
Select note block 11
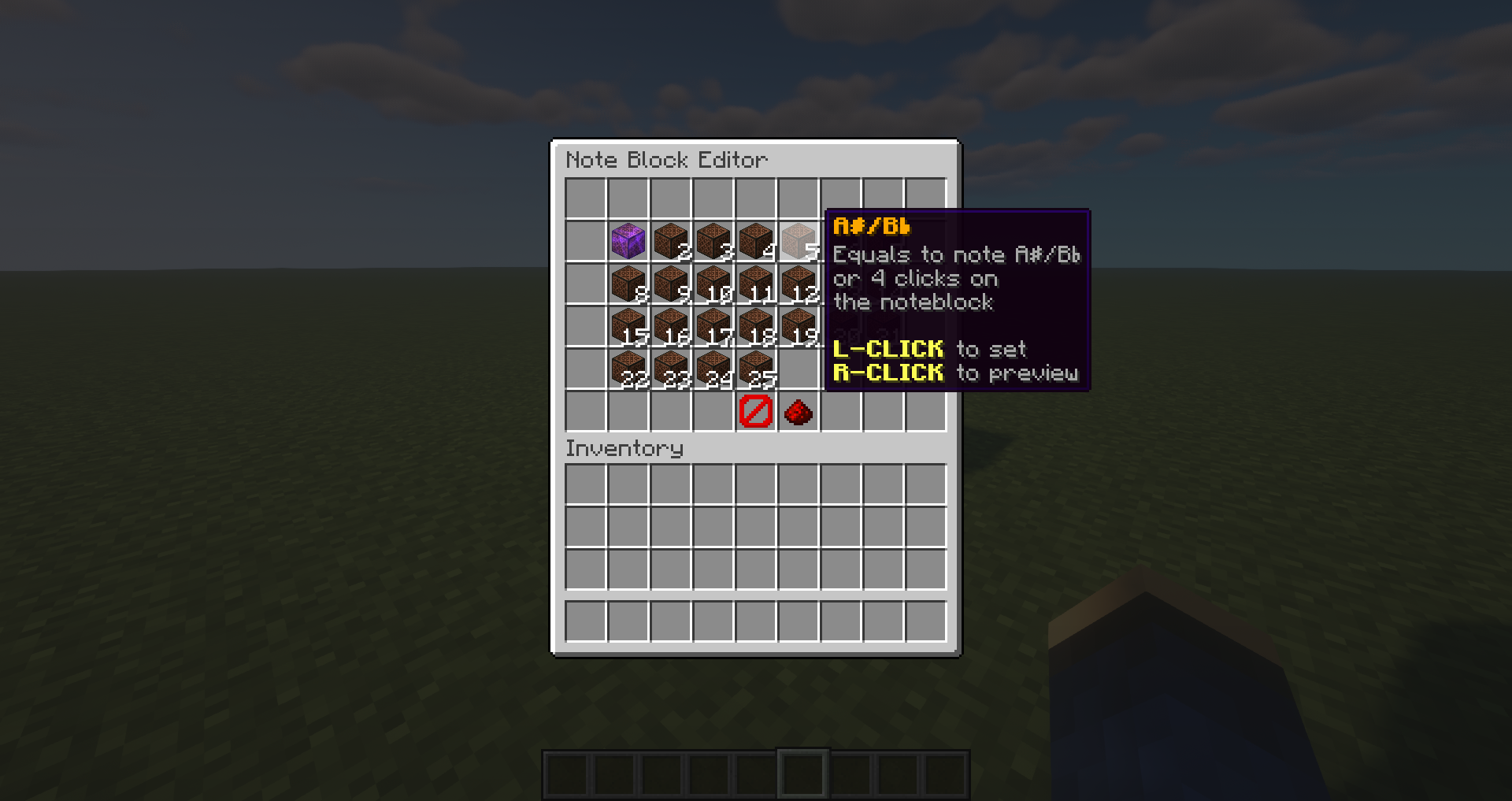[755, 284]
